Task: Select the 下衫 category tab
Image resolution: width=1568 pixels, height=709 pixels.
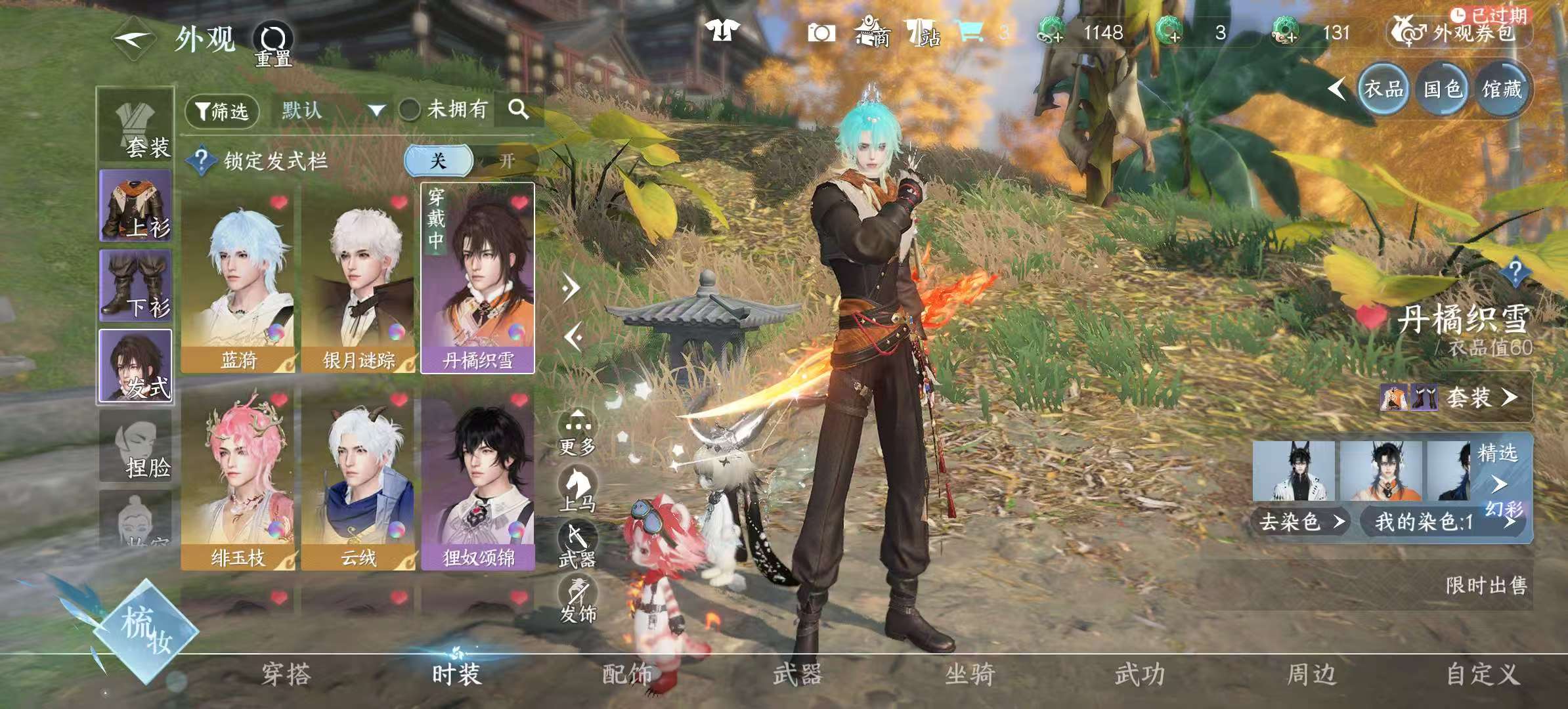Action: (x=136, y=286)
